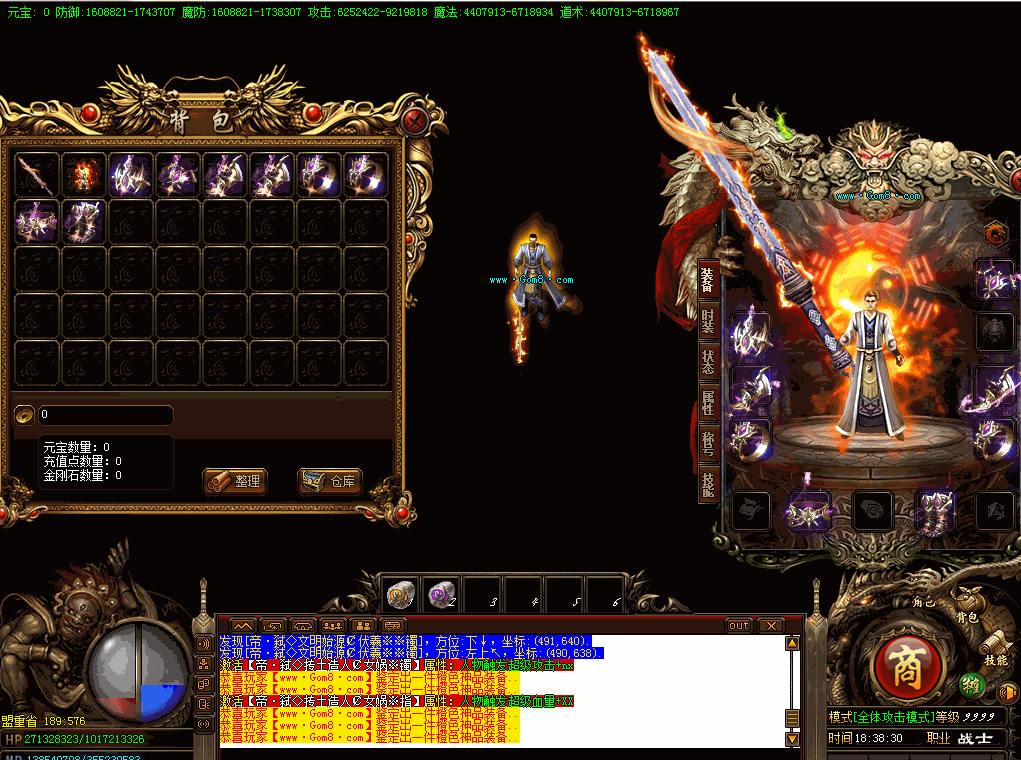Close the chat window with the X button
This screenshot has width=1021, height=760.
(x=769, y=625)
